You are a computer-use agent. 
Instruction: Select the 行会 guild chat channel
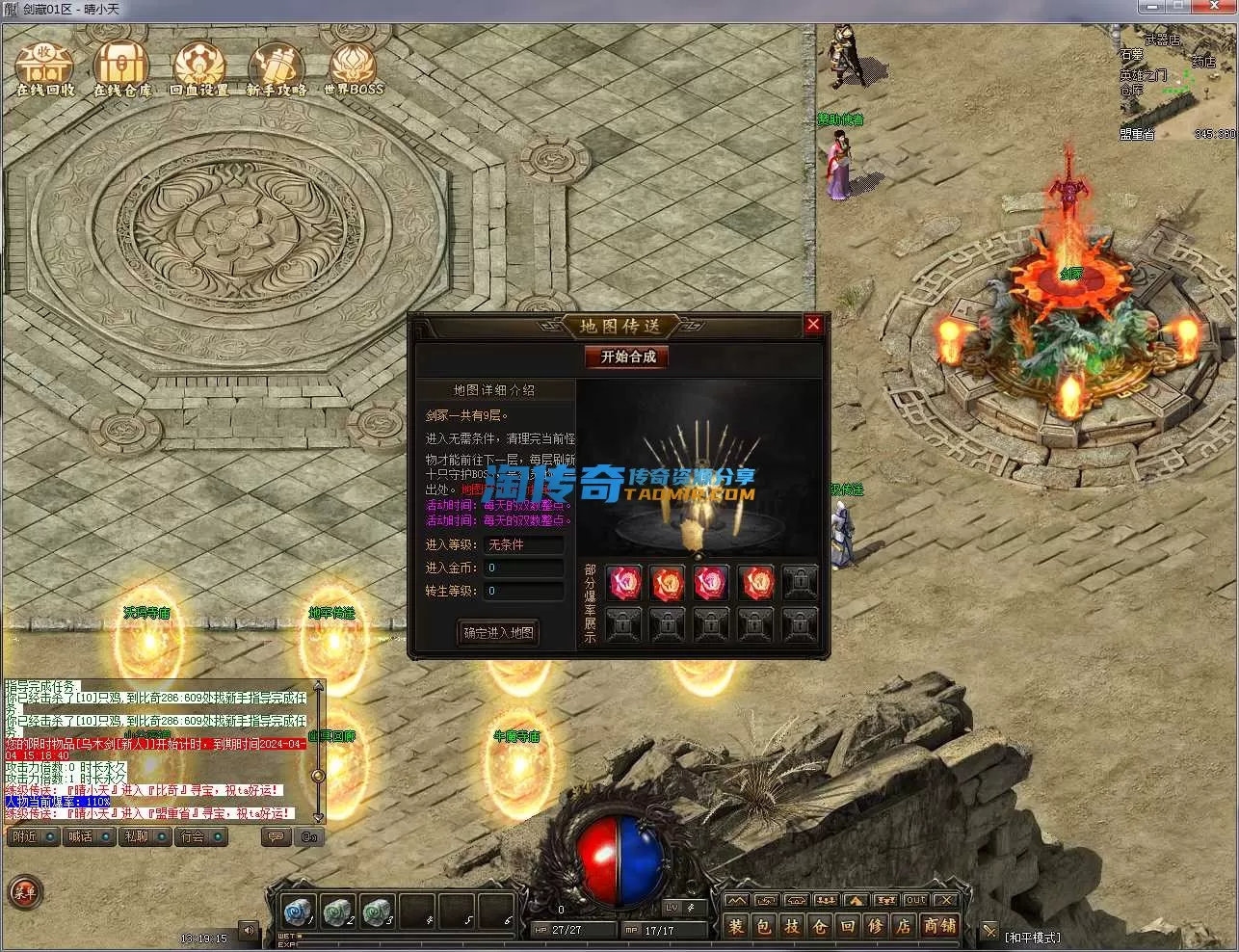click(x=193, y=836)
